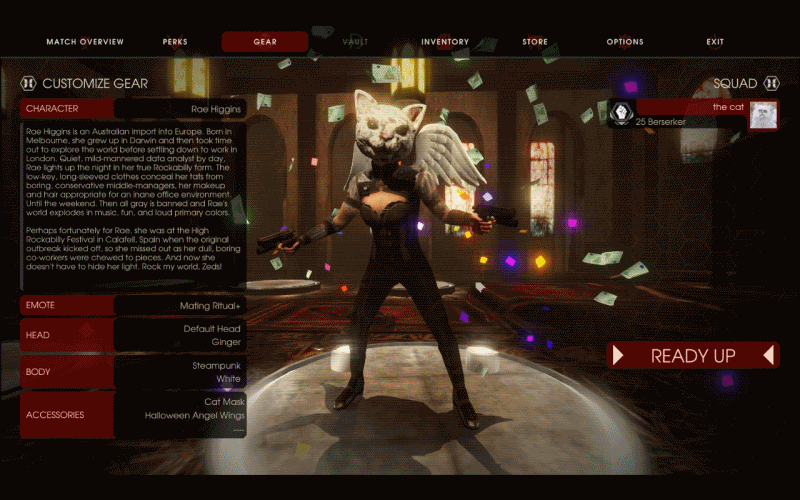Collapse the Customize Gear panel icon
Screen dimensions: 800x500
pyautogui.click(x=28, y=84)
